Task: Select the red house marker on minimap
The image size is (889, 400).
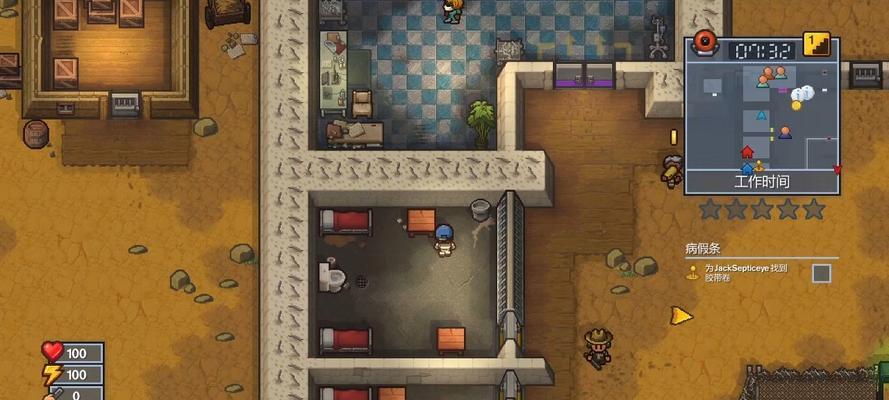Action: 746,152
